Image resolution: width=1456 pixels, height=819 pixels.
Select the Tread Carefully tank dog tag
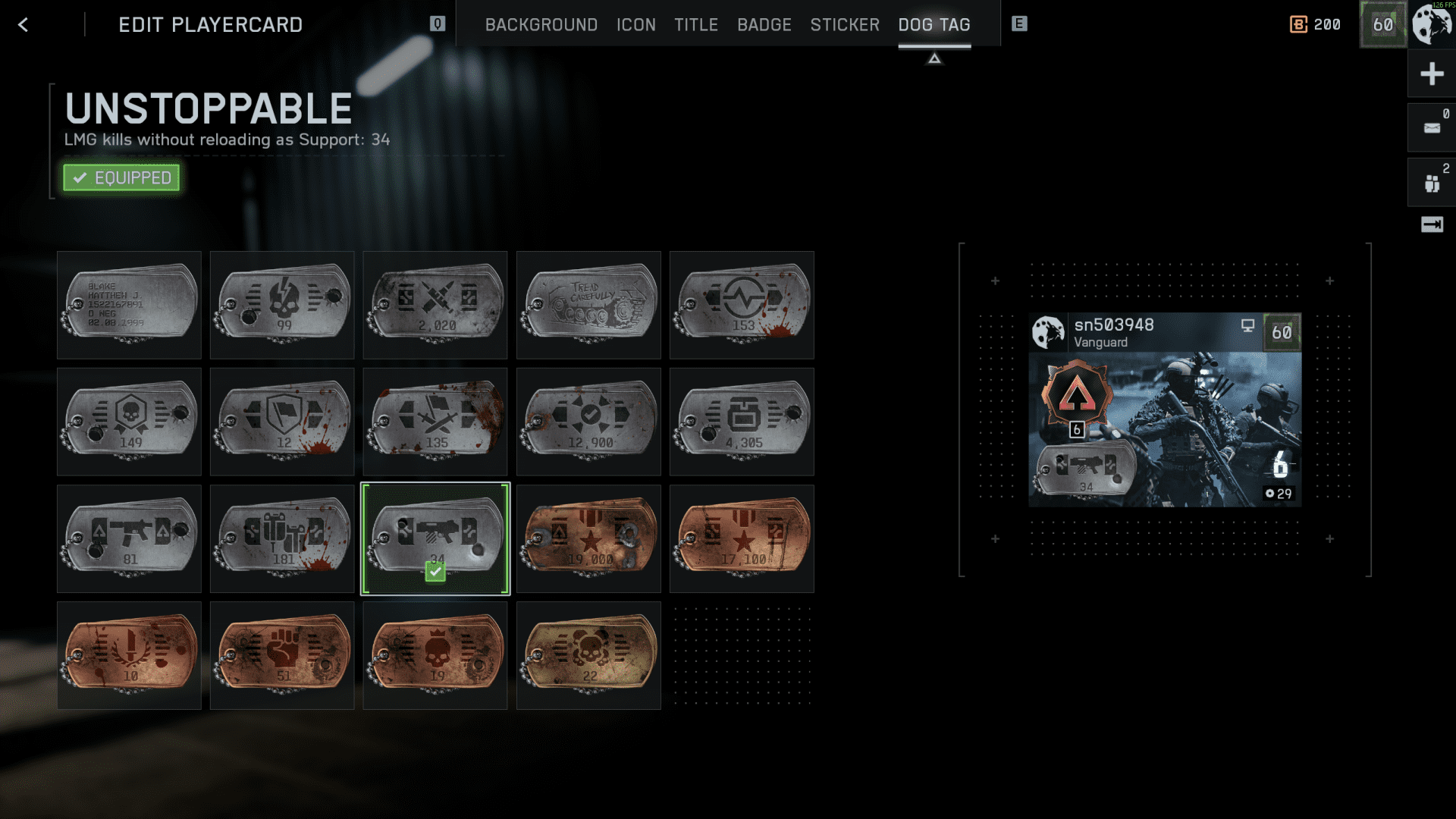[x=588, y=305]
